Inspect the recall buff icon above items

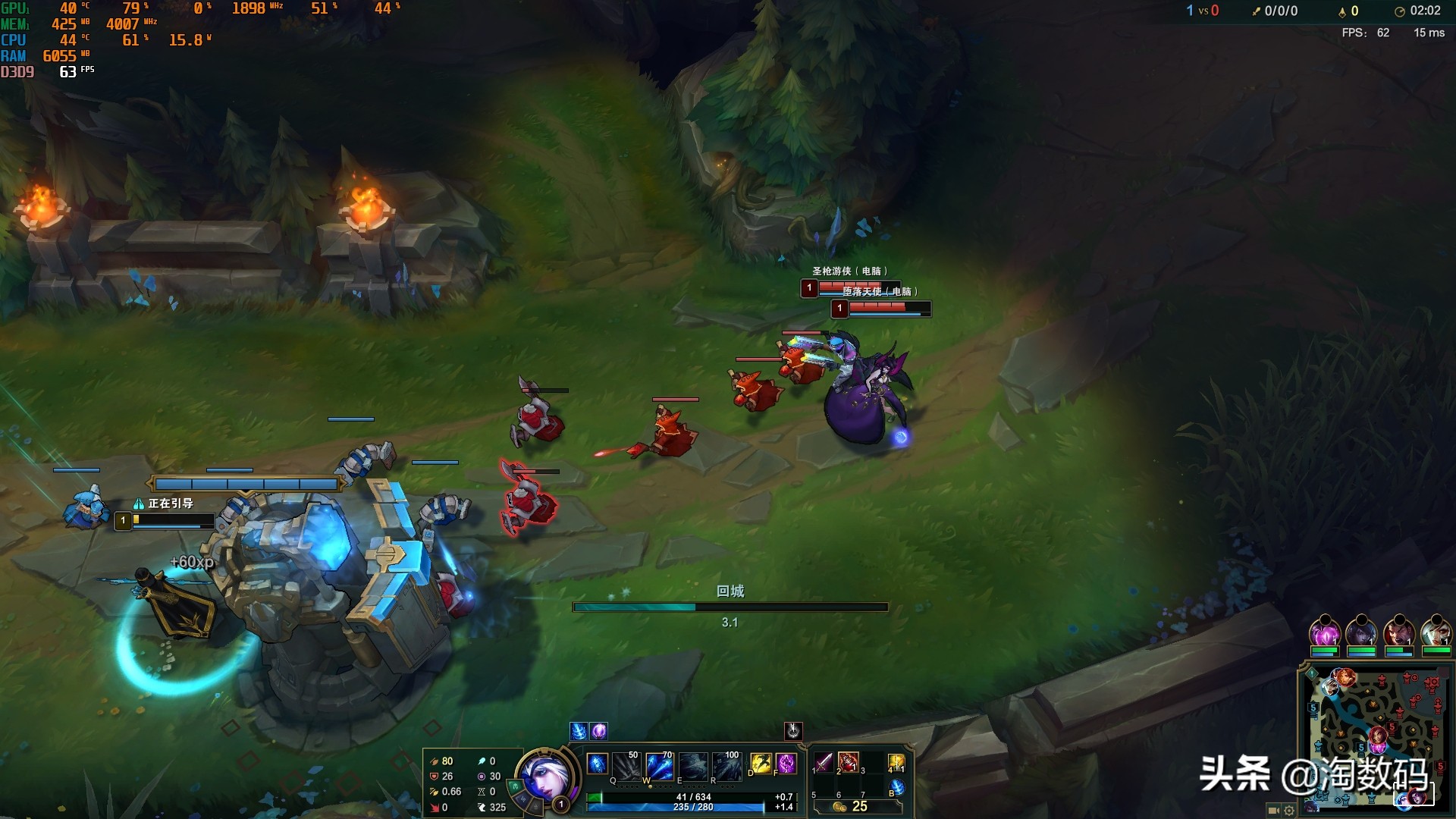pyautogui.click(x=793, y=730)
